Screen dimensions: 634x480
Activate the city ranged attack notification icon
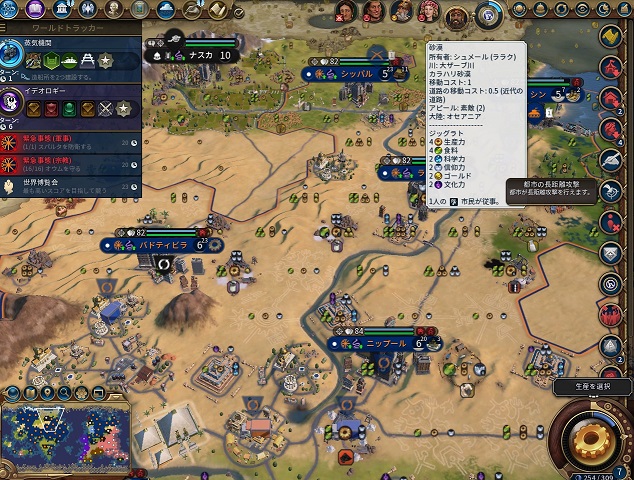[612, 191]
